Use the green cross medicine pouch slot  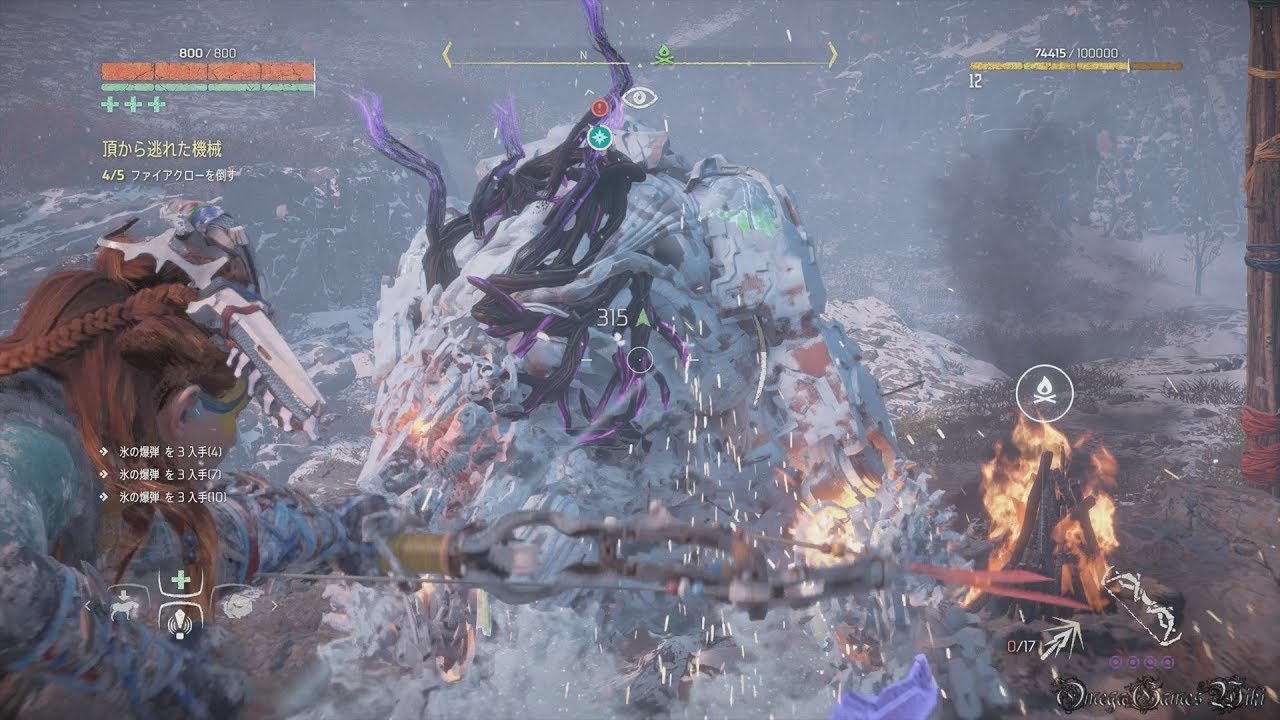[x=180, y=581]
